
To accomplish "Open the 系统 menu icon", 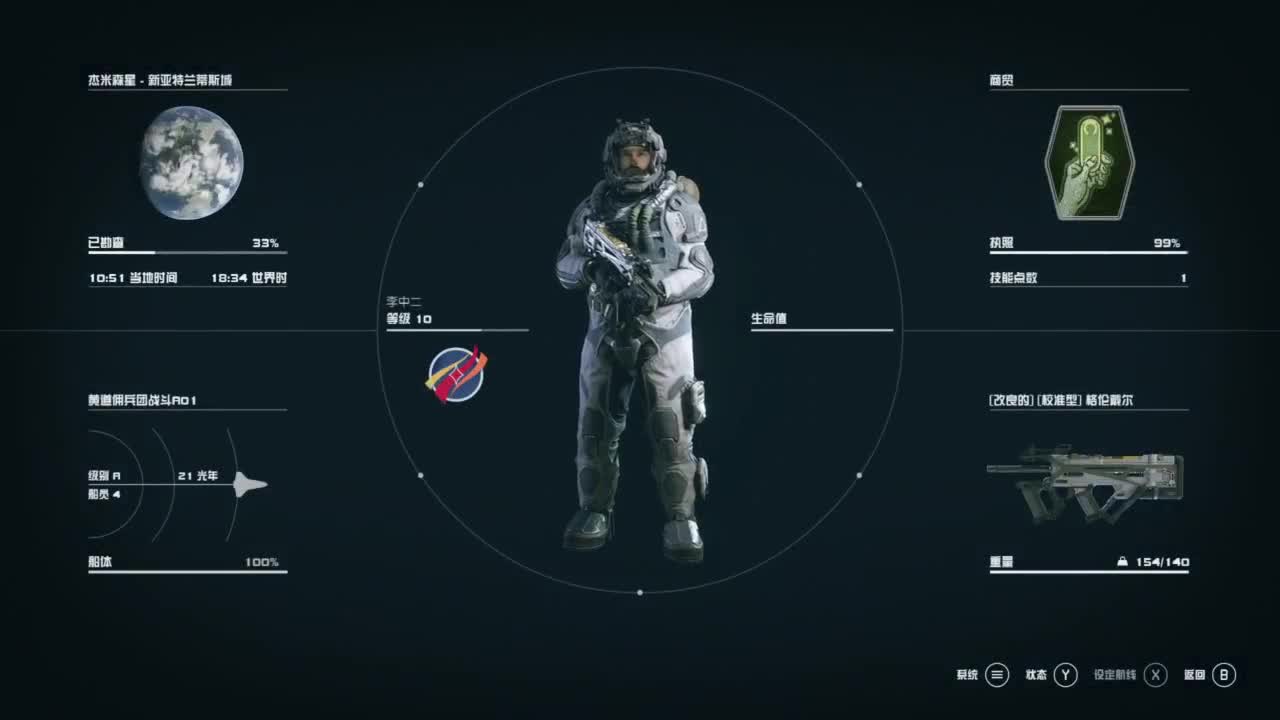I will [x=995, y=675].
